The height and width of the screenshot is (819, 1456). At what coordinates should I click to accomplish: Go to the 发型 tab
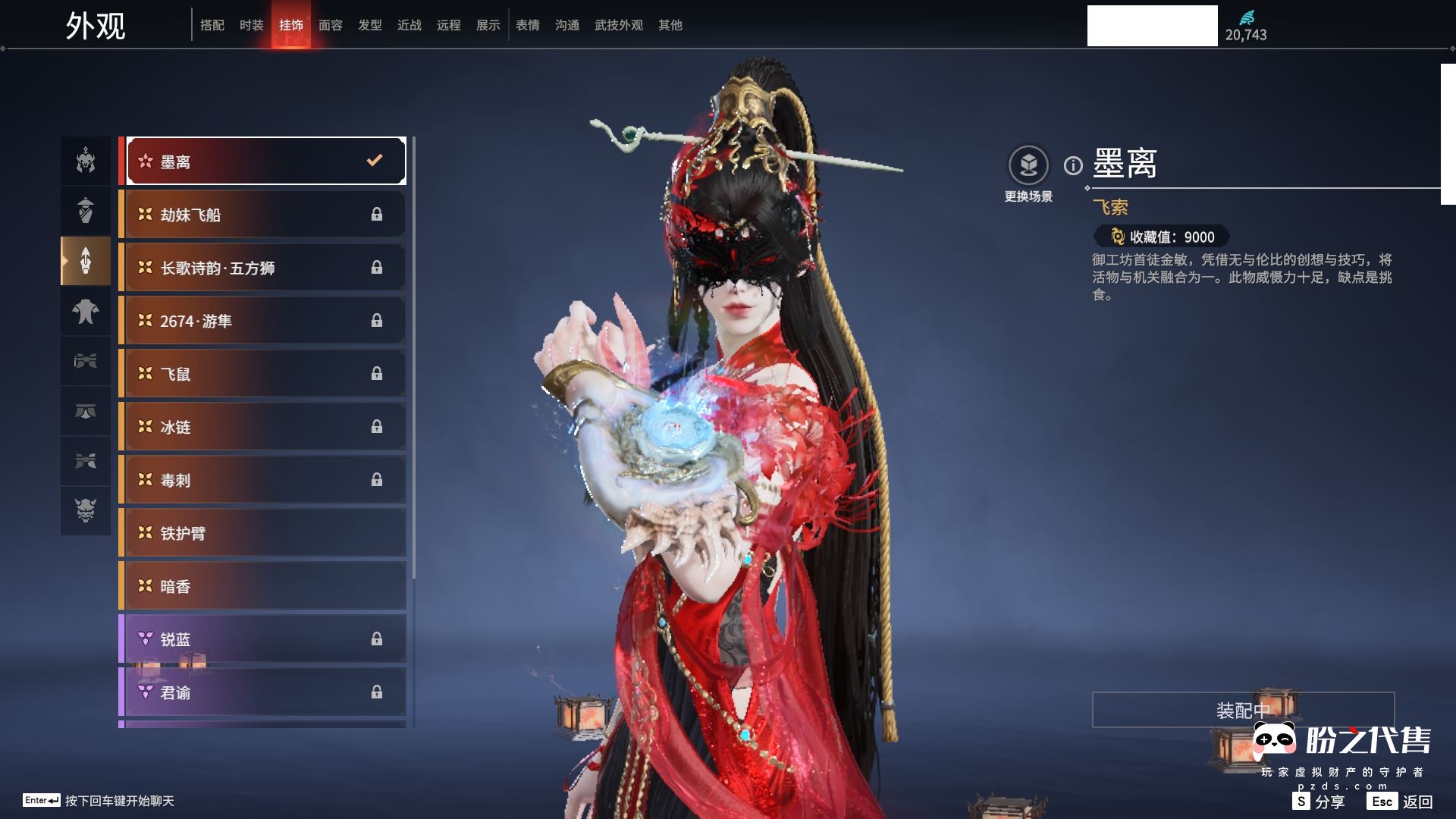(370, 25)
